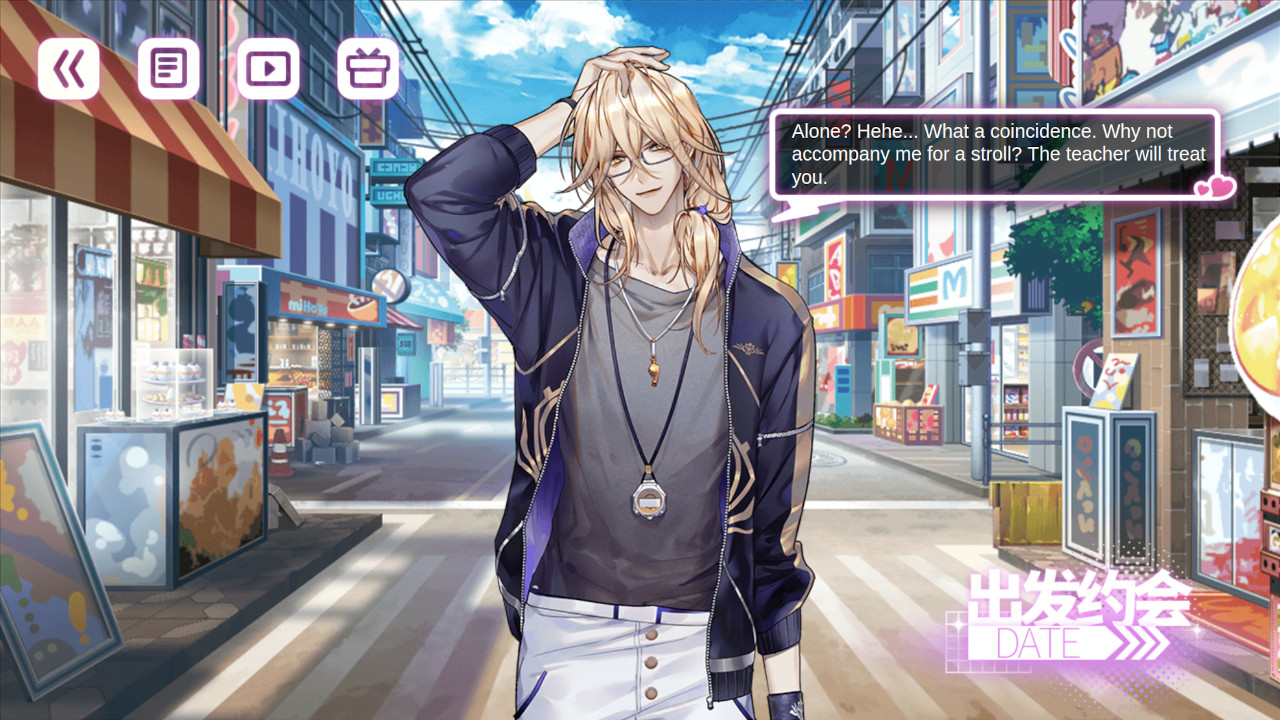Open the dialogue log document icon
The image size is (1280, 720).
click(168, 69)
